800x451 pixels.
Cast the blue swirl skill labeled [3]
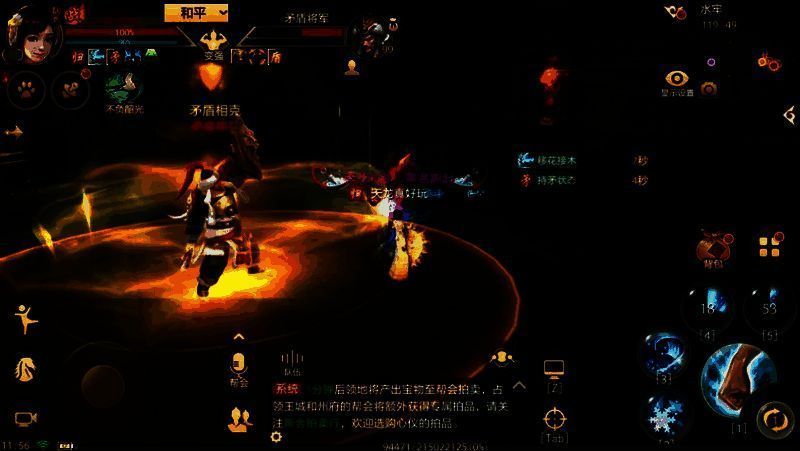point(663,353)
